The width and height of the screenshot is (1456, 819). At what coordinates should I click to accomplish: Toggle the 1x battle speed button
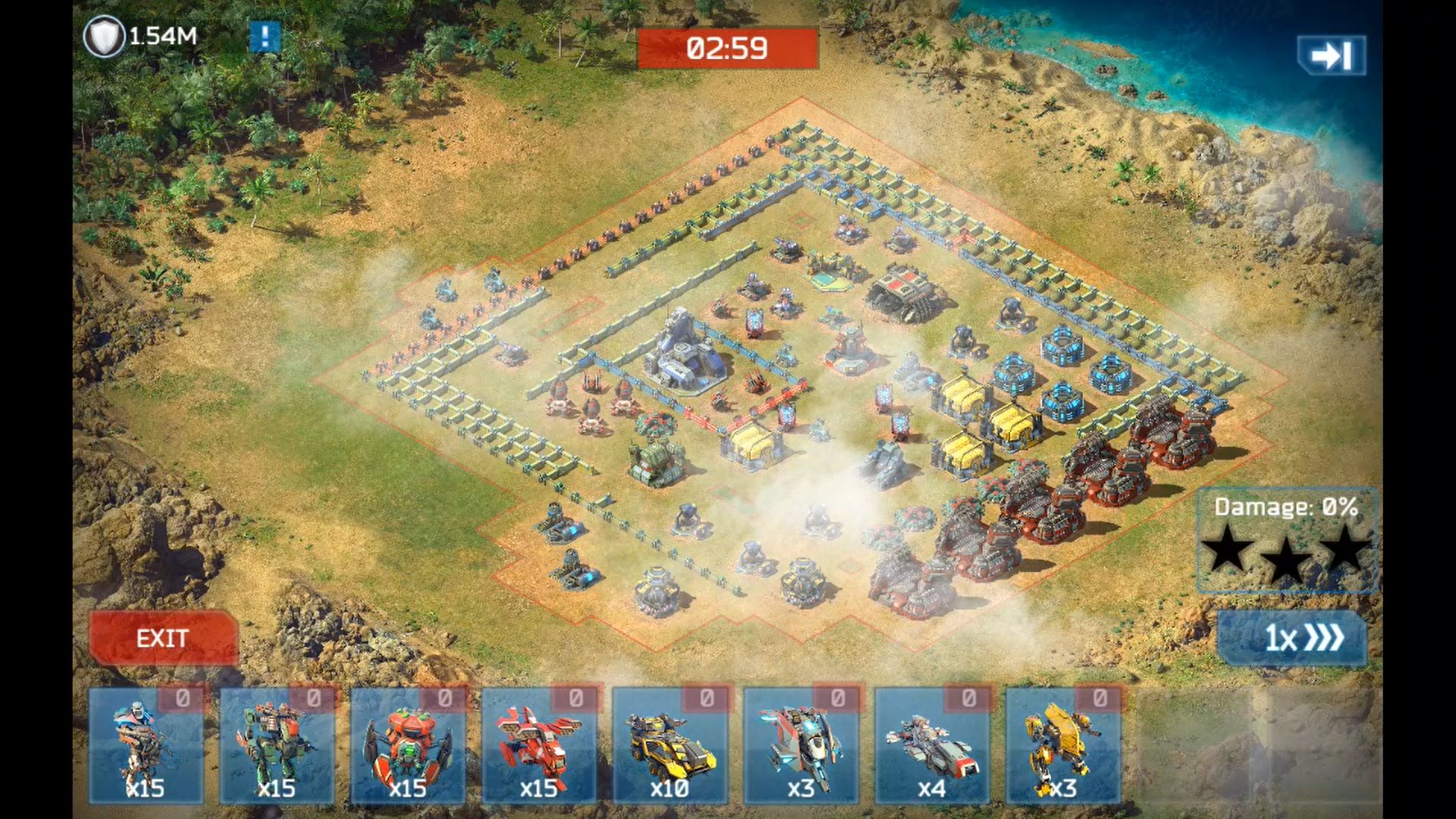coord(1293,638)
